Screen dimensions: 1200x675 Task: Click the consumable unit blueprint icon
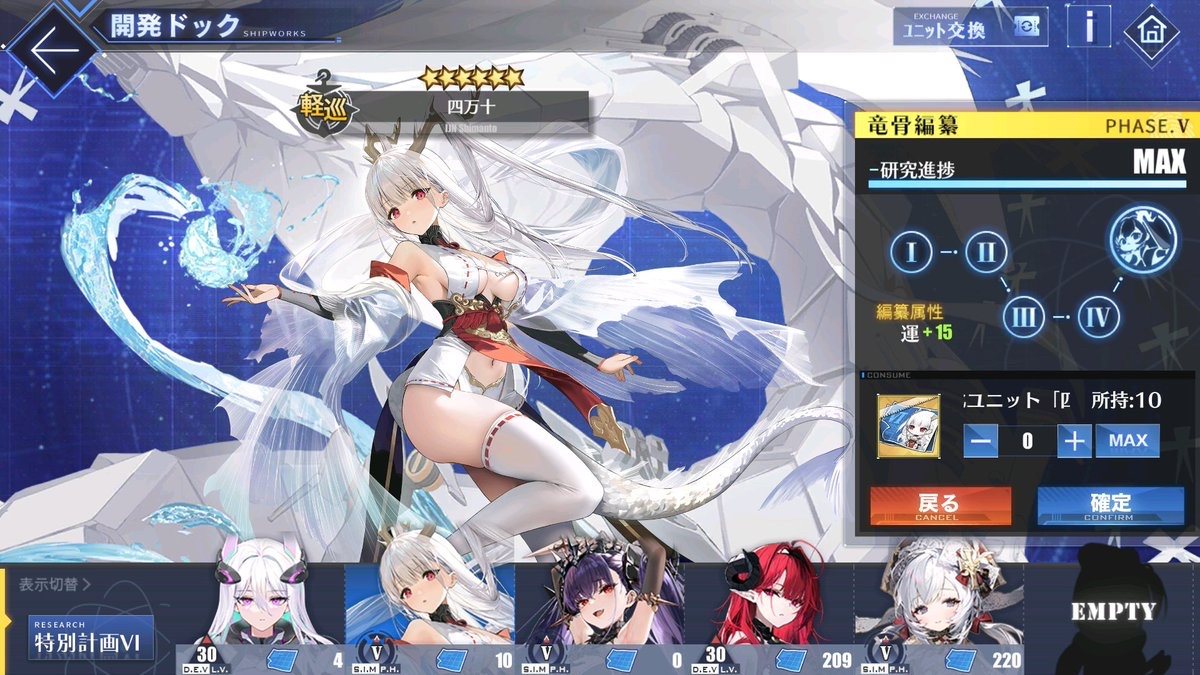pos(908,427)
